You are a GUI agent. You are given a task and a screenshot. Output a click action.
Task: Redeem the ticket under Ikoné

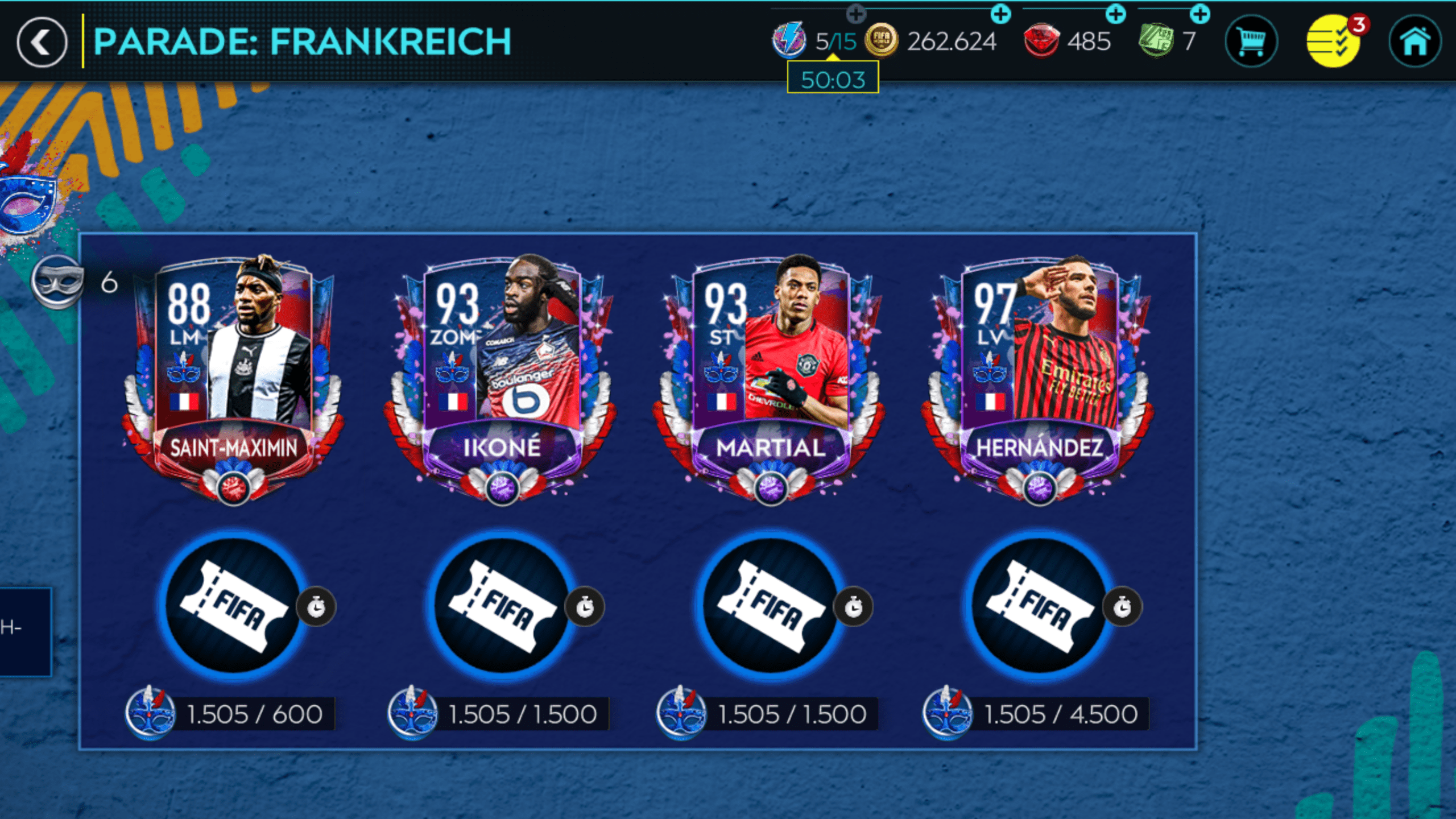502,606
